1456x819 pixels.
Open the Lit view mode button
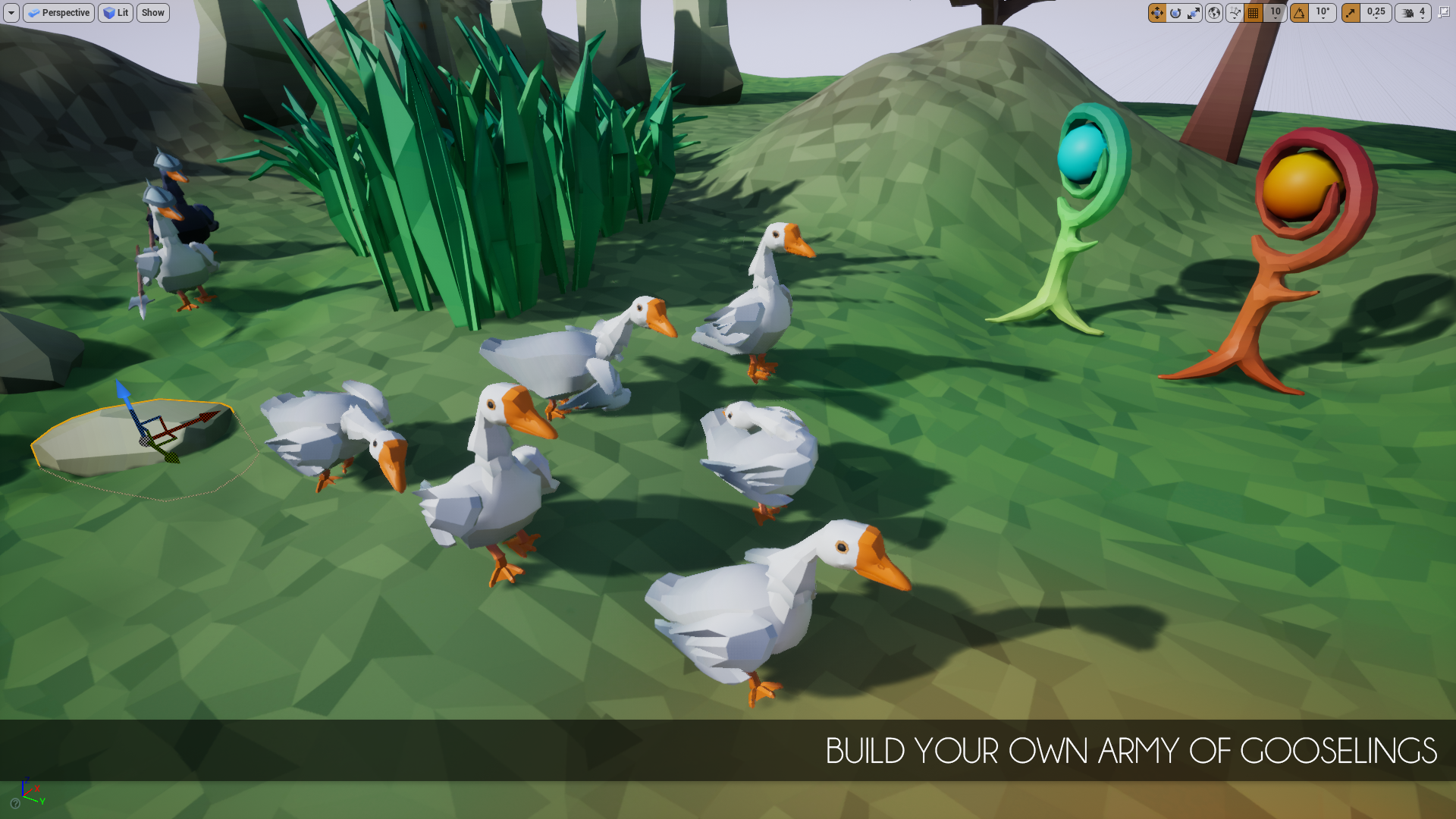click(x=115, y=13)
